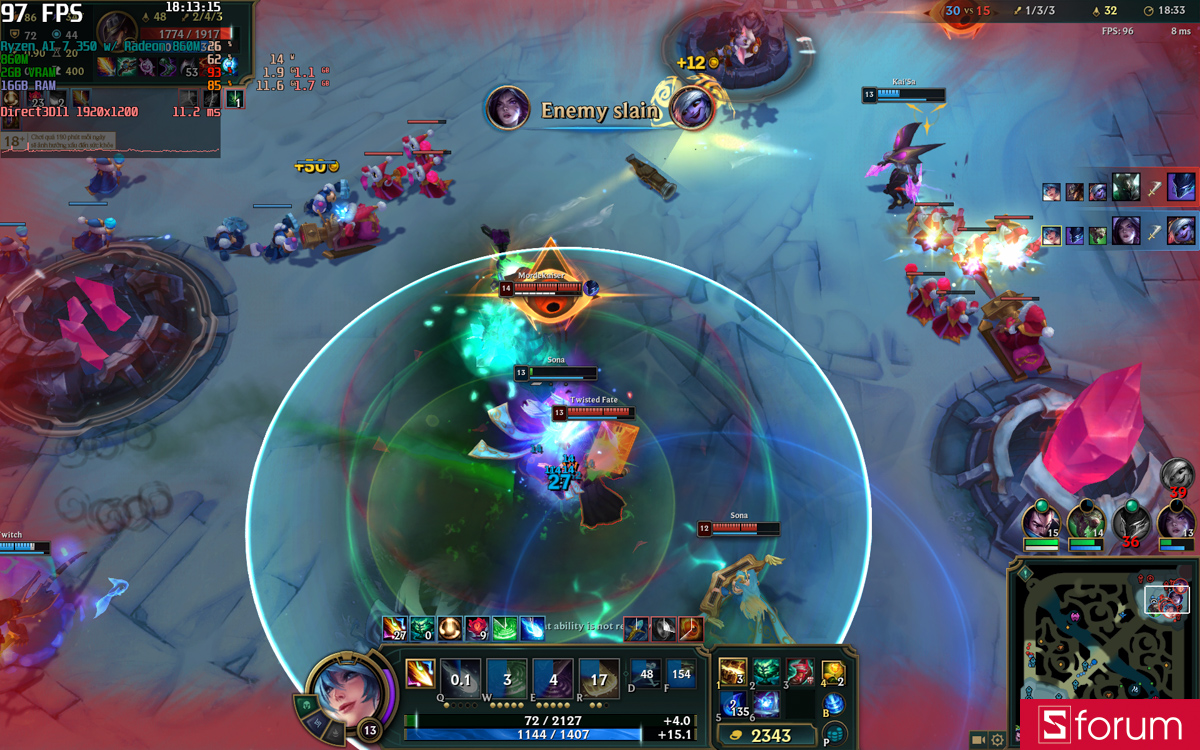Activate the D summoner spell Ghost
Viewport: 1200px width, 750px height.
[647, 673]
